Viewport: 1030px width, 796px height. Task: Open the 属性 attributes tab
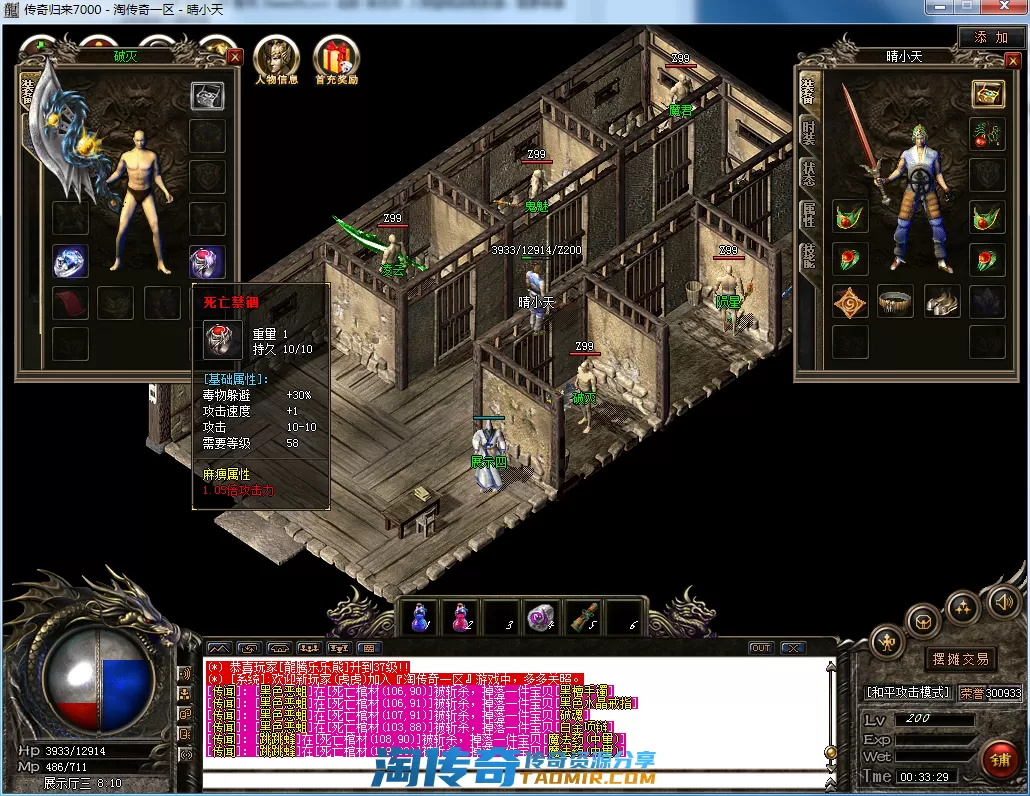point(808,213)
